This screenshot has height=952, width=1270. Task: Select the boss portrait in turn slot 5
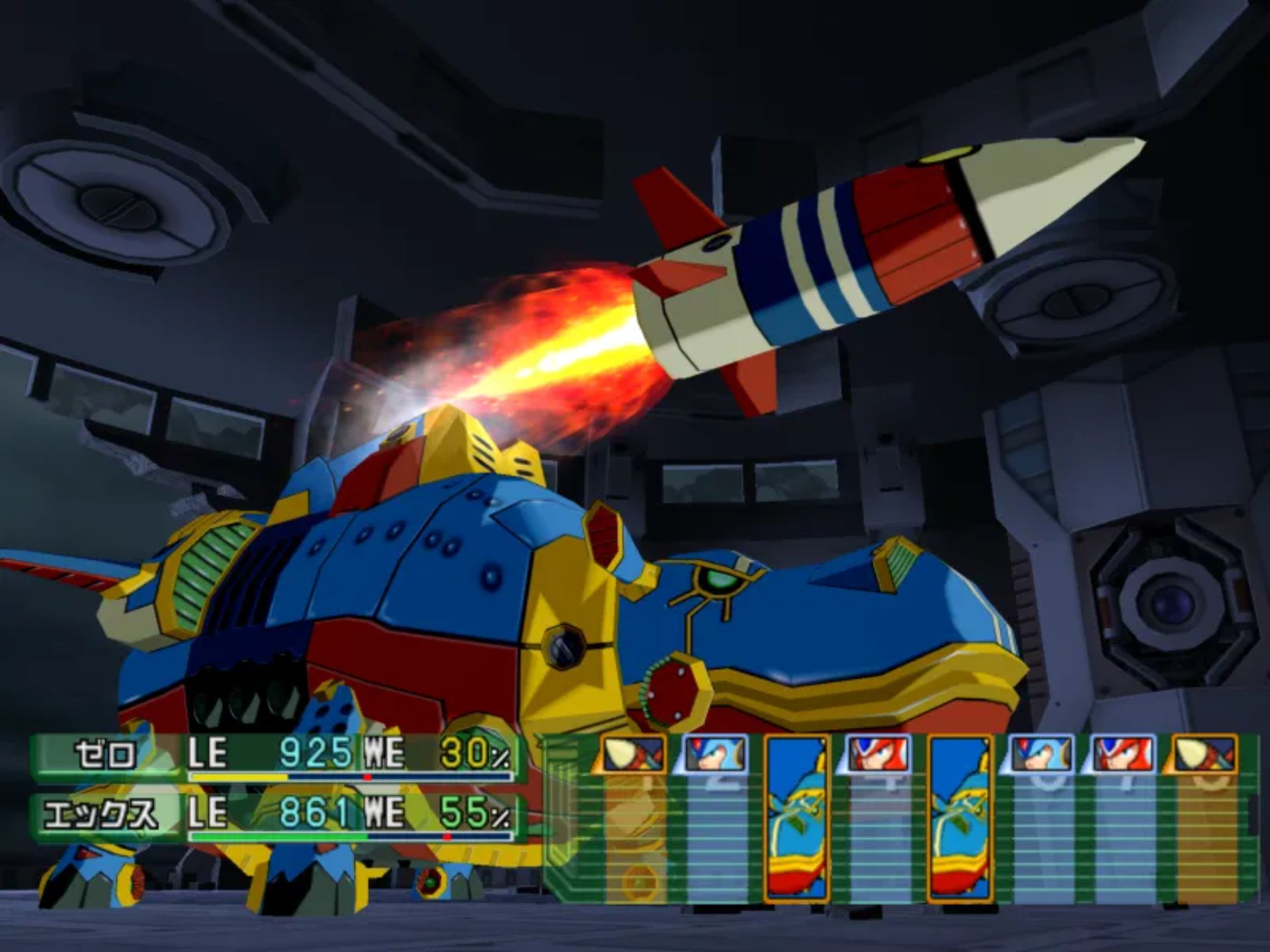(x=960, y=818)
